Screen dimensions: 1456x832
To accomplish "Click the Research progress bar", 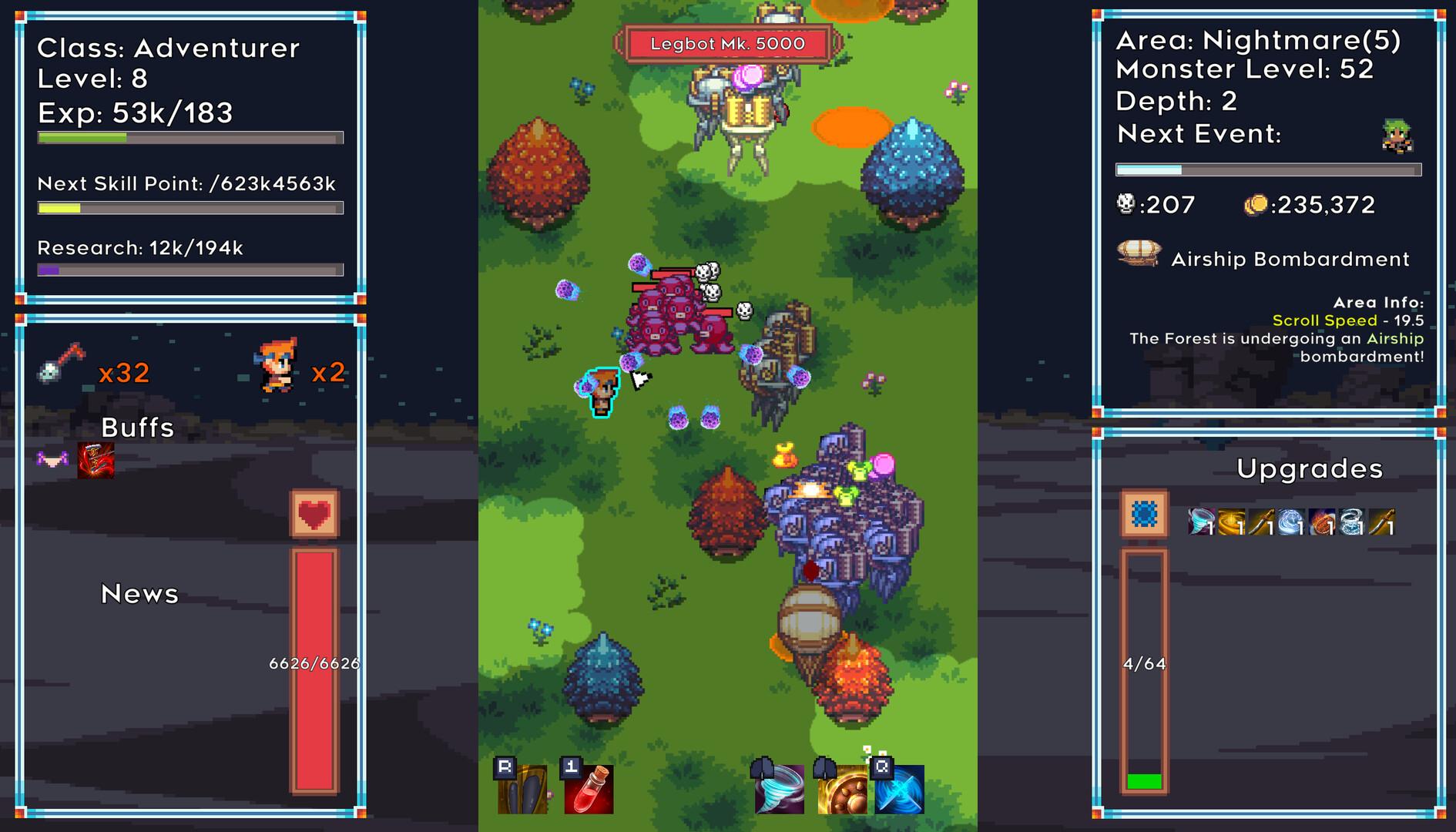I will click(190, 270).
